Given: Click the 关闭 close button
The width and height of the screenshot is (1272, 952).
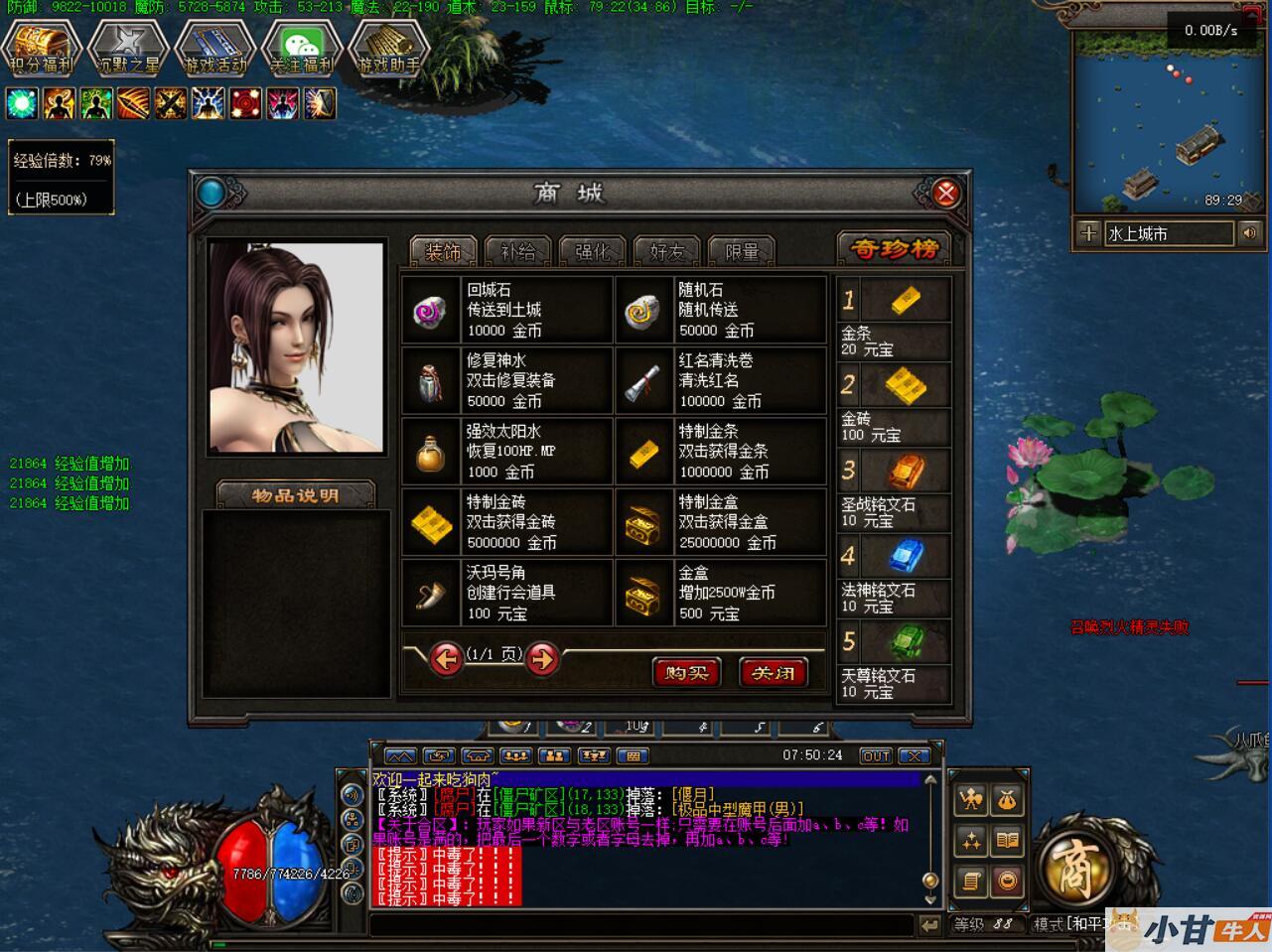Looking at the screenshot, I should [773, 673].
